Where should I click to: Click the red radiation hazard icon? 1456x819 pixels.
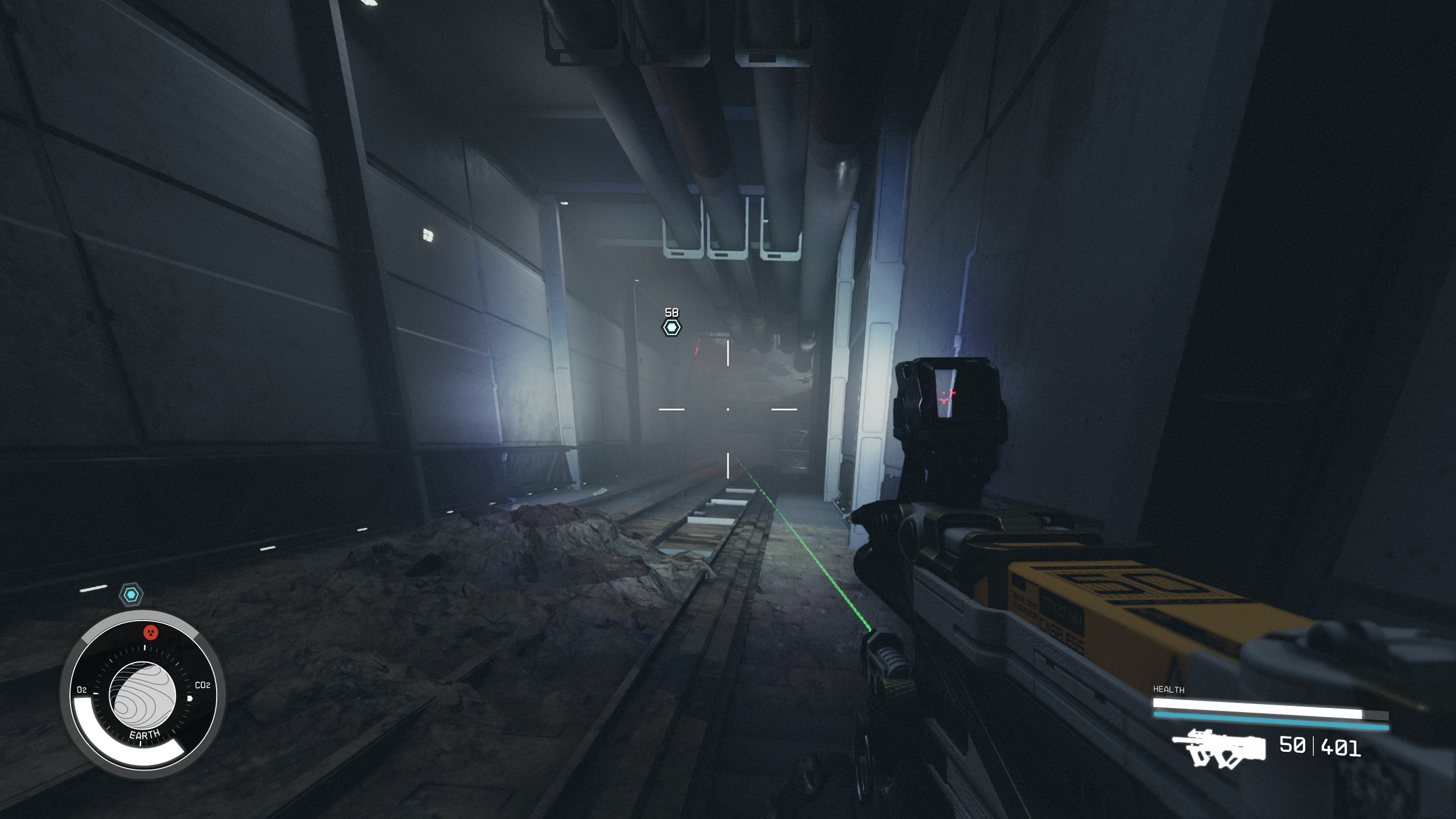(150, 632)
